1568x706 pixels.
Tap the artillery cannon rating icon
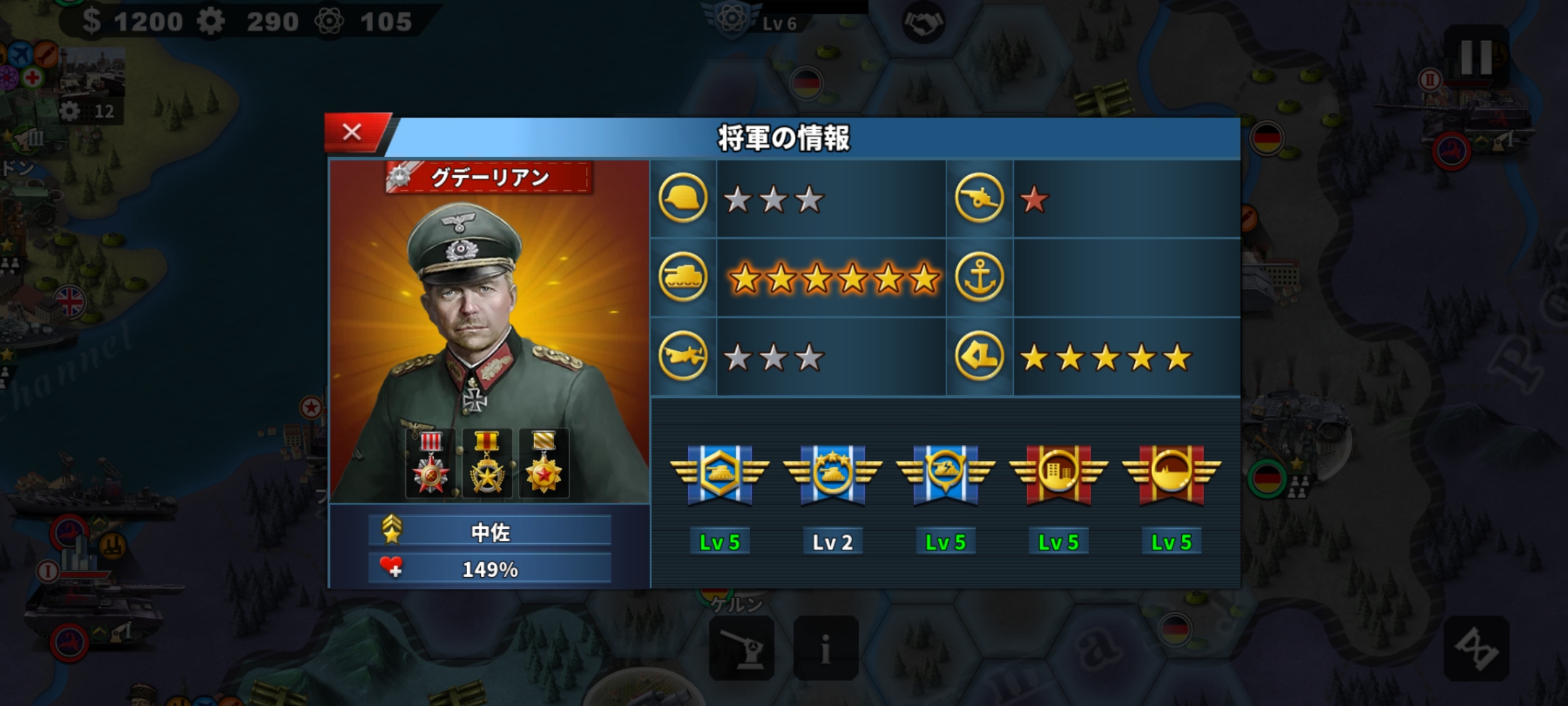[979, 199]
